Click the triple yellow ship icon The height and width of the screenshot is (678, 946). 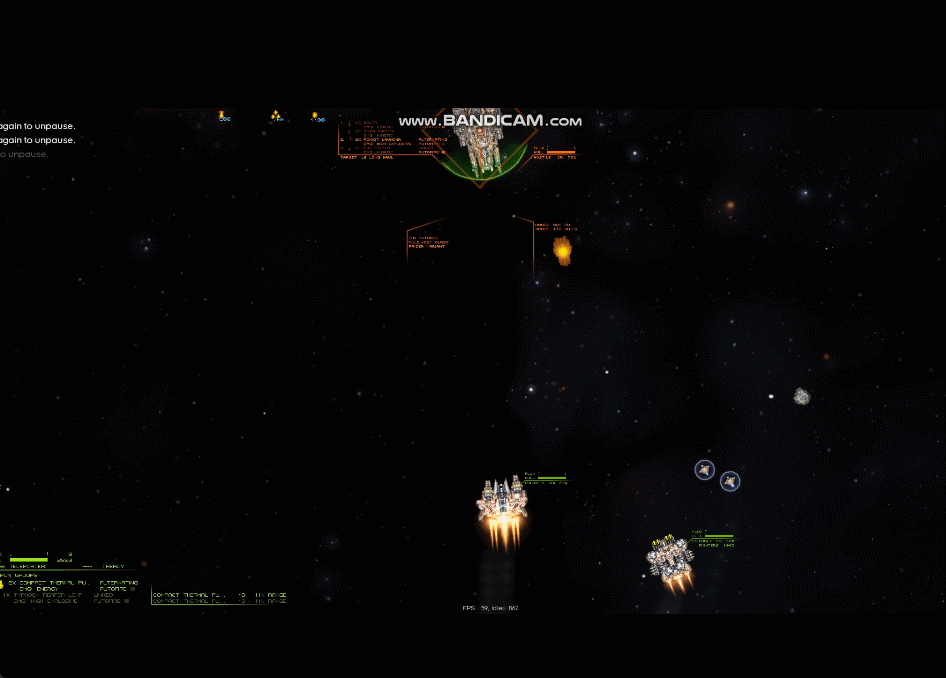pyautogui.click(x=277, y=116)
